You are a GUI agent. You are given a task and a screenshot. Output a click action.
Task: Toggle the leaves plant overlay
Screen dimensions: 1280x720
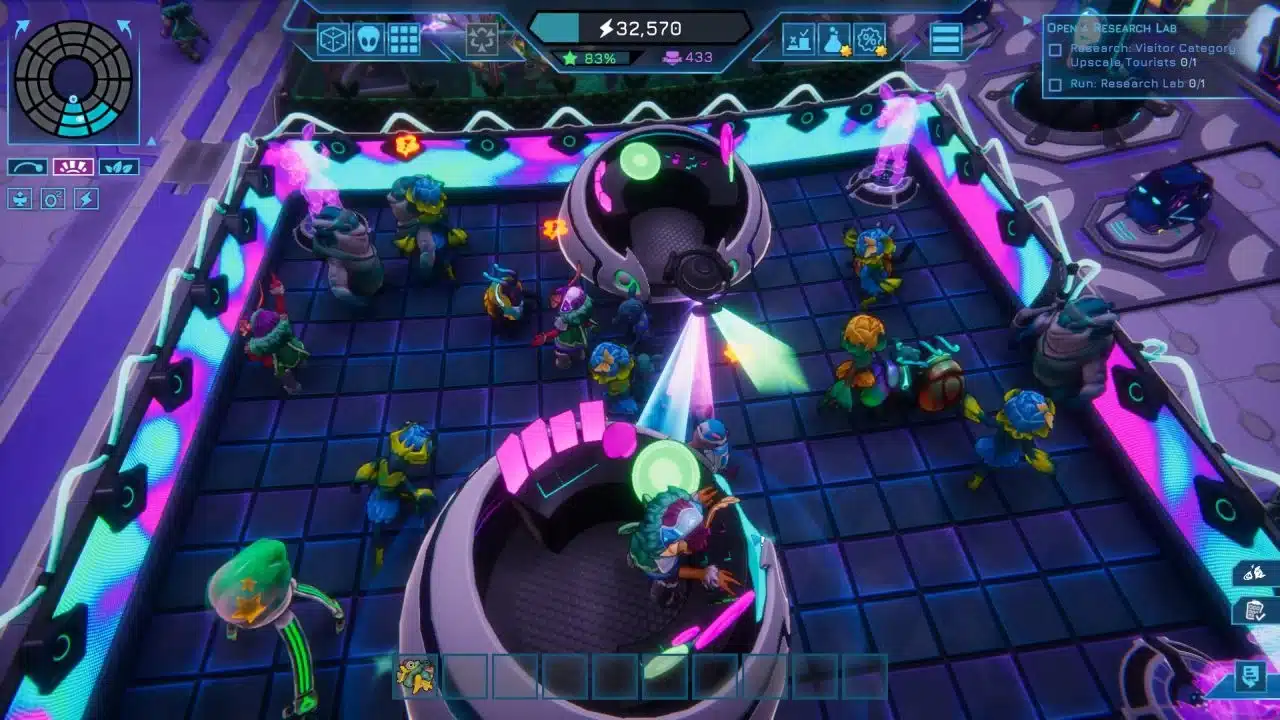point(118,167)
